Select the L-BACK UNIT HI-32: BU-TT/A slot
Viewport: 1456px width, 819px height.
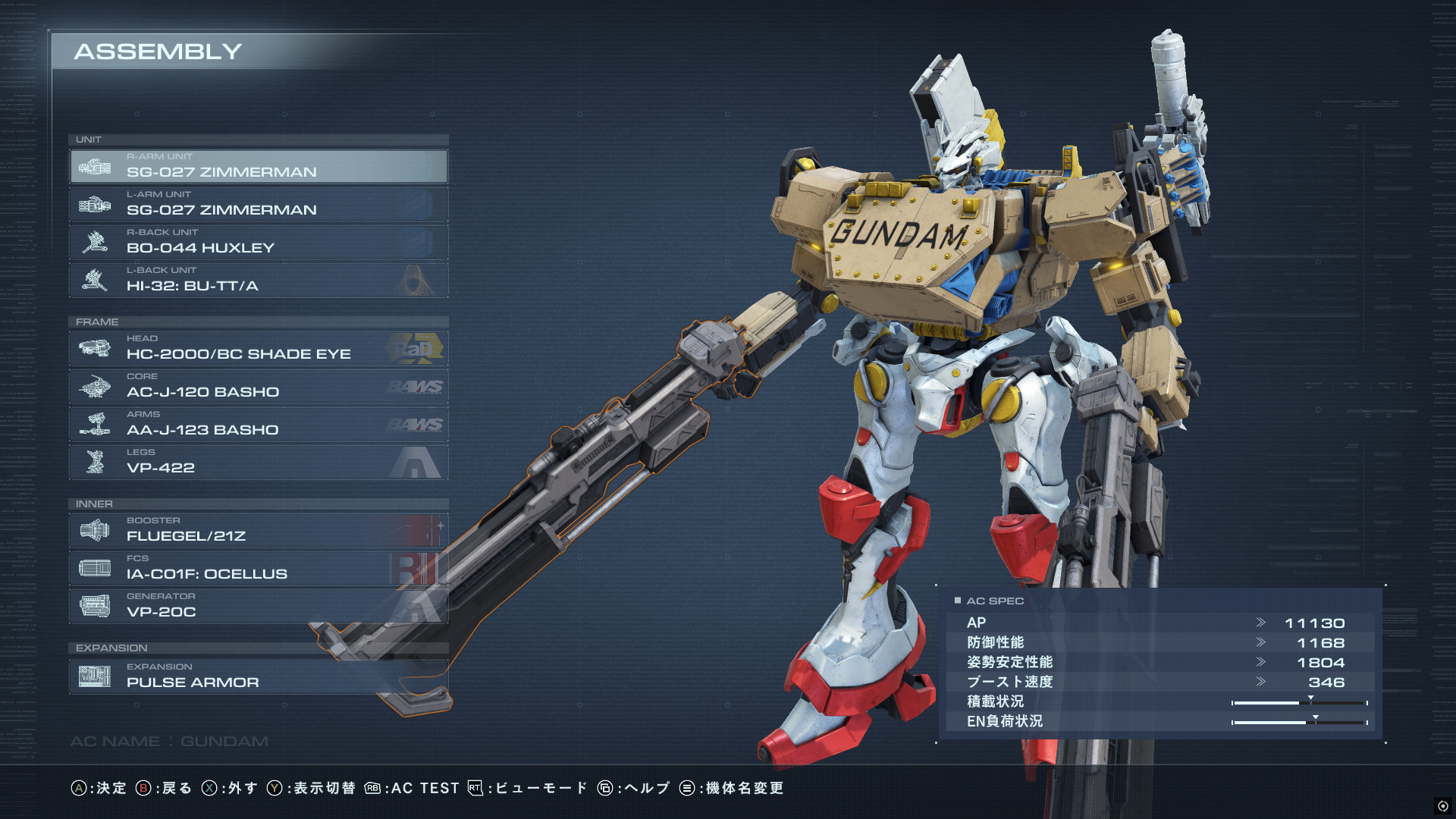point(258,280)
